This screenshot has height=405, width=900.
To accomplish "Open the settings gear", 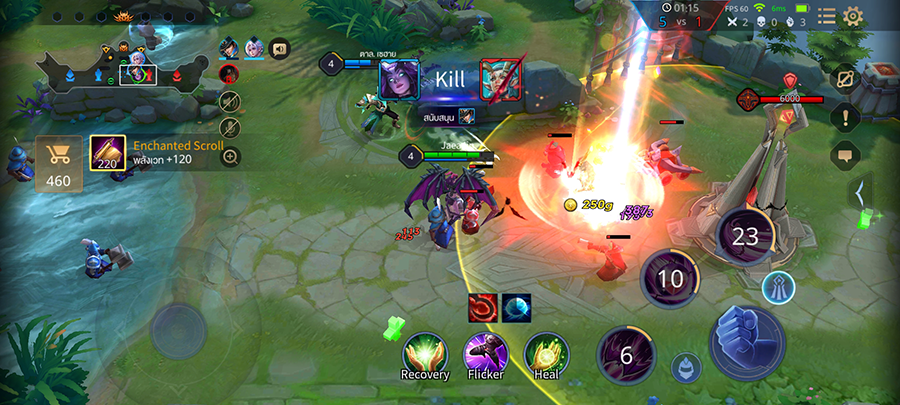I will click(x=853, y=16).
